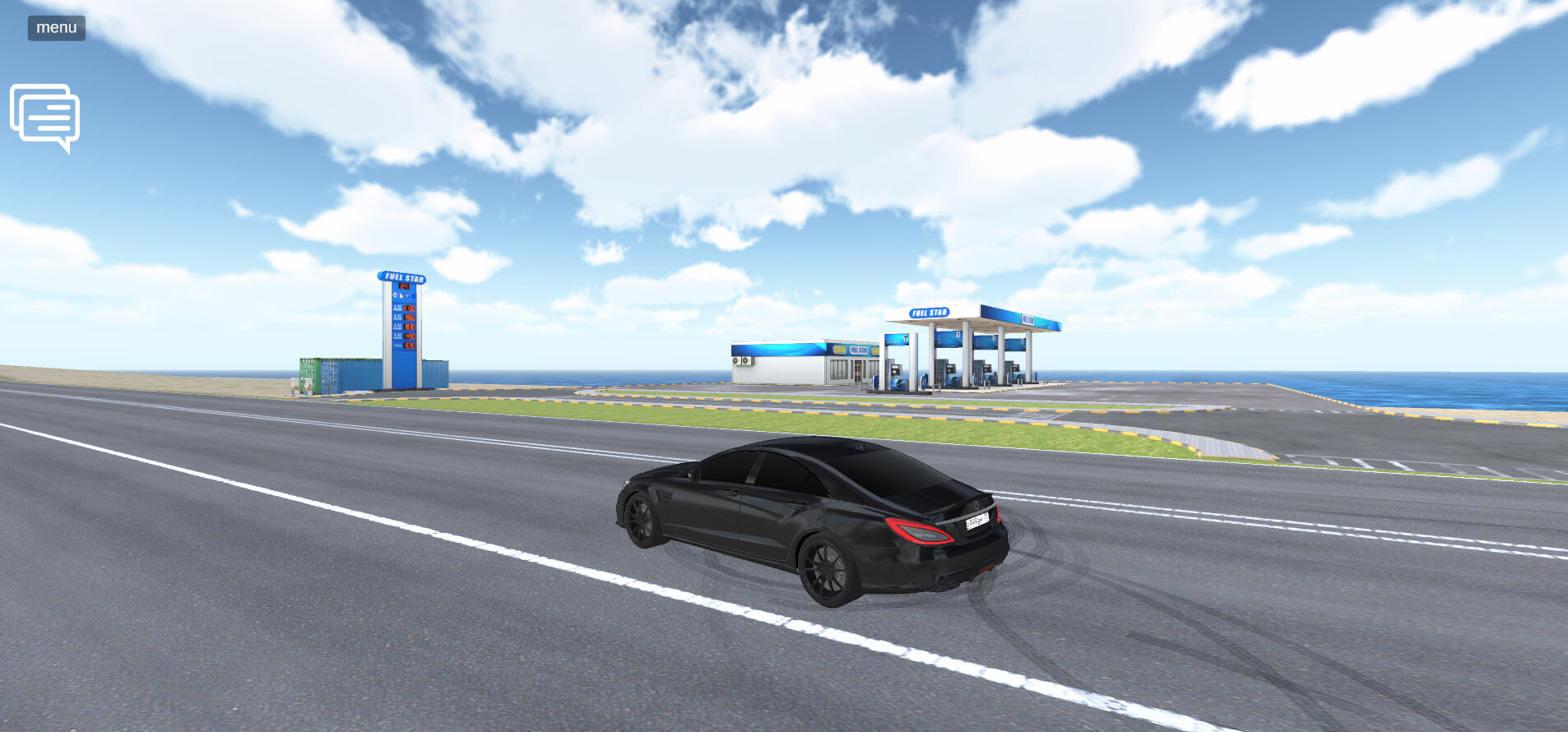Open the menu button
This screenshot has width=1568, height=732.
tap(56, 28)
